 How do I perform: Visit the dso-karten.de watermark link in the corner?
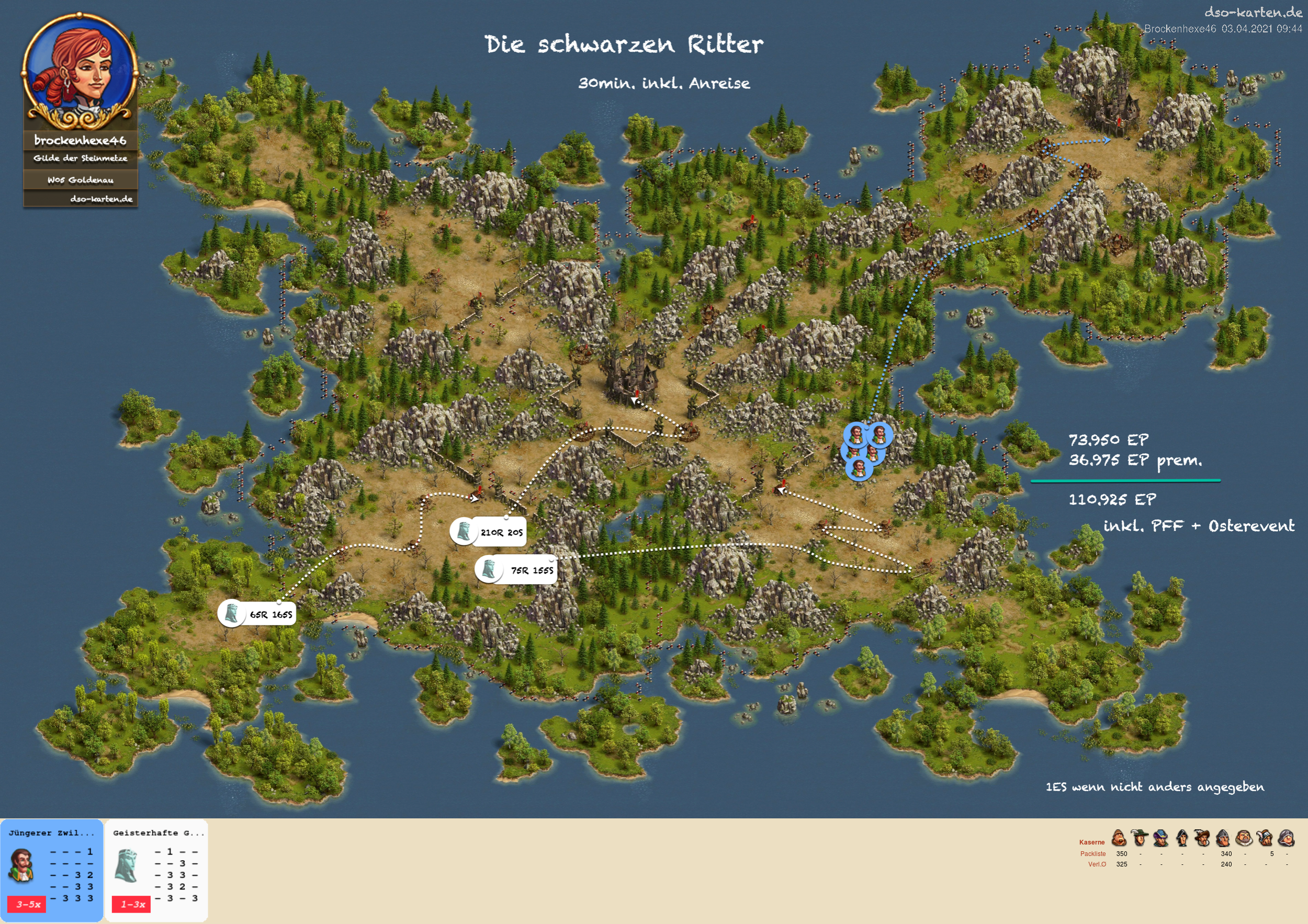pos(1253,12)
